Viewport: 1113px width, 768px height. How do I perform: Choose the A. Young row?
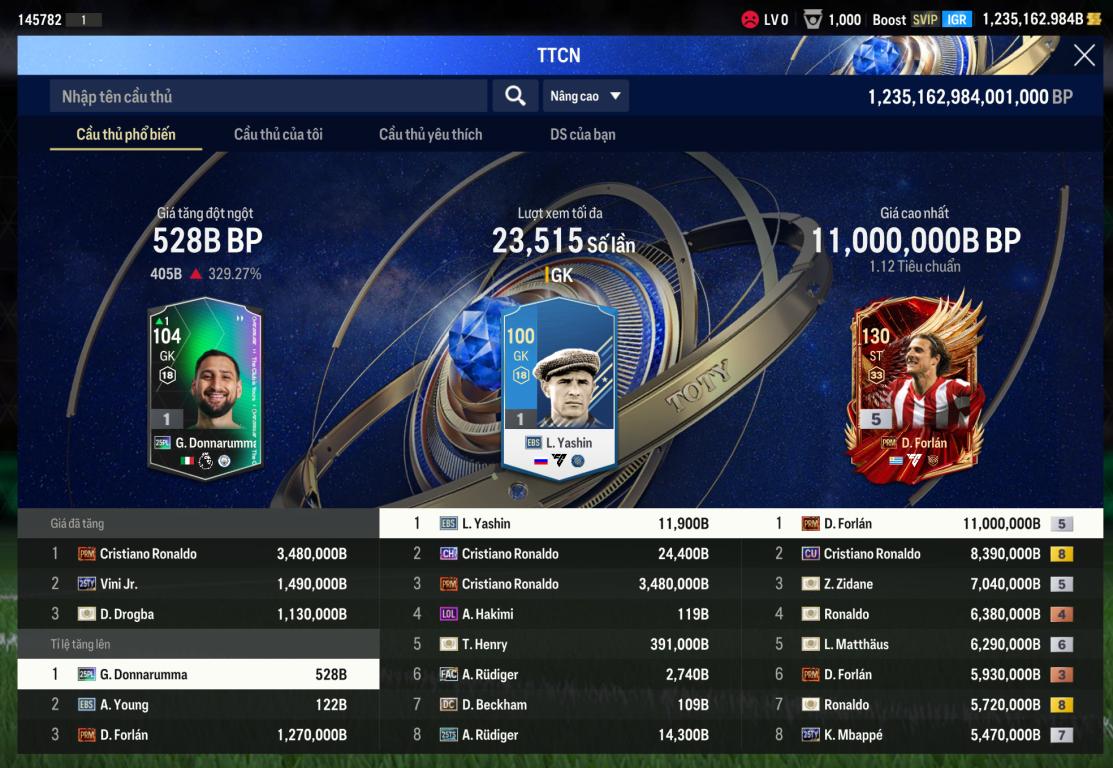(x=198, y=705)
